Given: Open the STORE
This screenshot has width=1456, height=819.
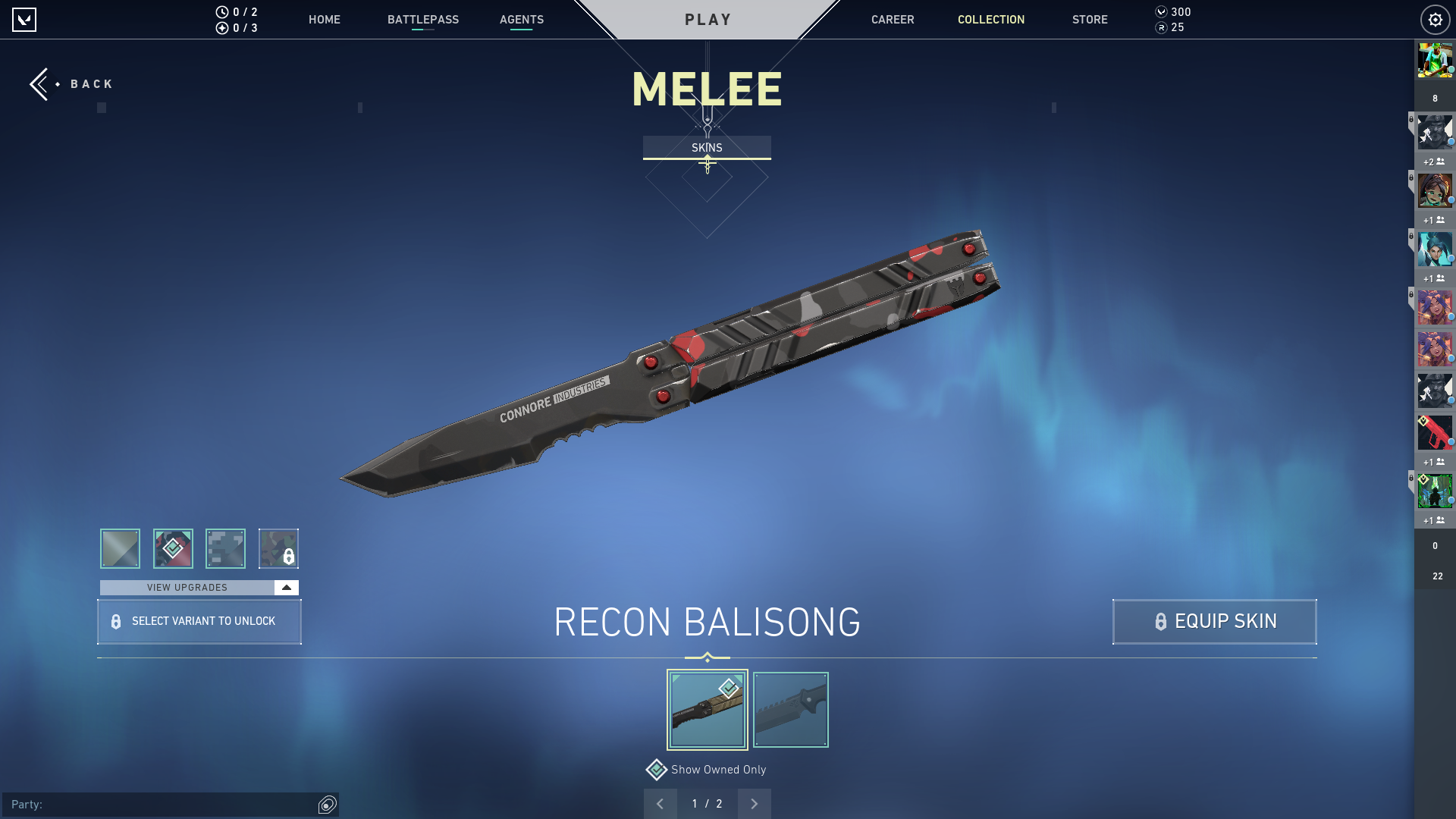Looking at the screenshot, I should pos(1089,20).
